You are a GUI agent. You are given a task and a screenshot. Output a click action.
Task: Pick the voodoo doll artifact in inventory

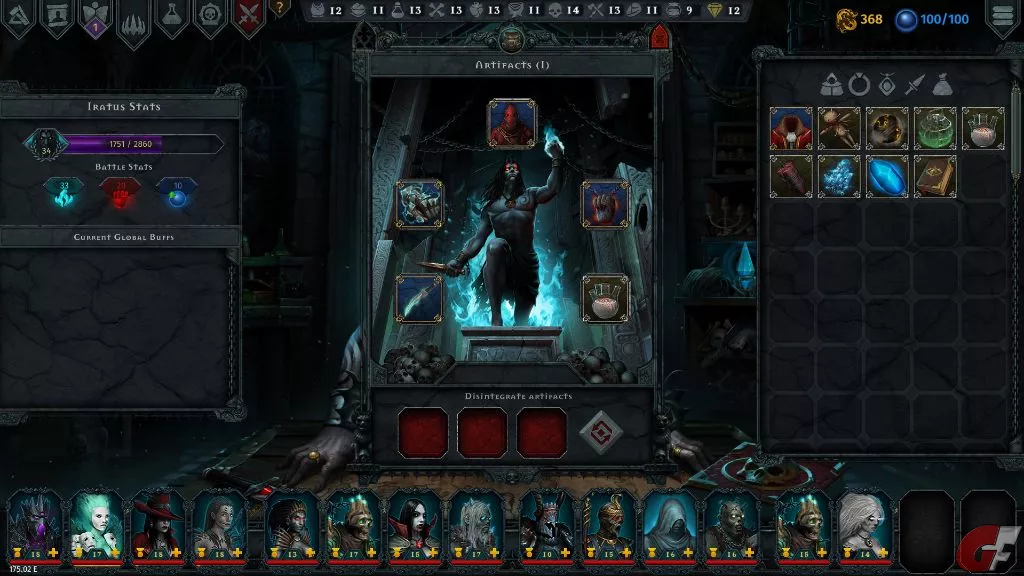pos(838,128)
